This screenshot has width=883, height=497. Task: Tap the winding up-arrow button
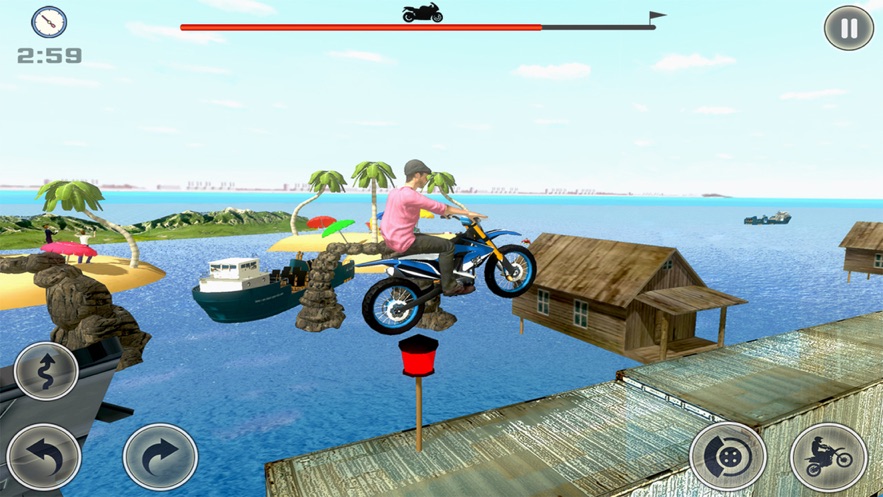[x=46, y=371]
